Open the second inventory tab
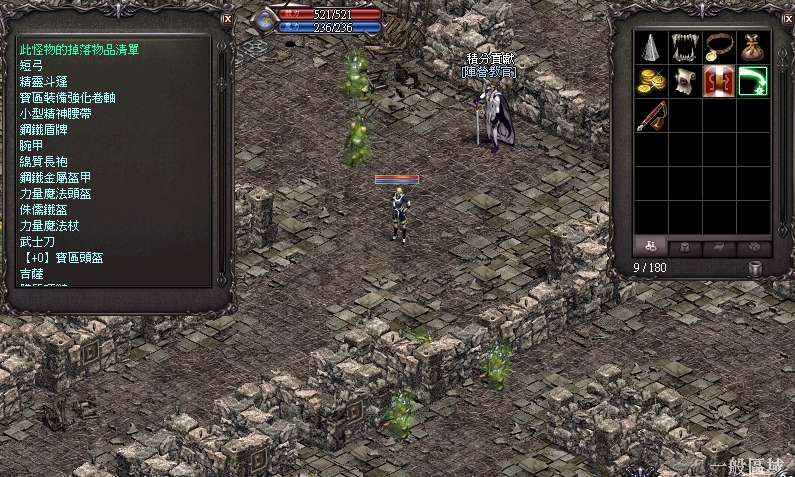 coord(686,246)
